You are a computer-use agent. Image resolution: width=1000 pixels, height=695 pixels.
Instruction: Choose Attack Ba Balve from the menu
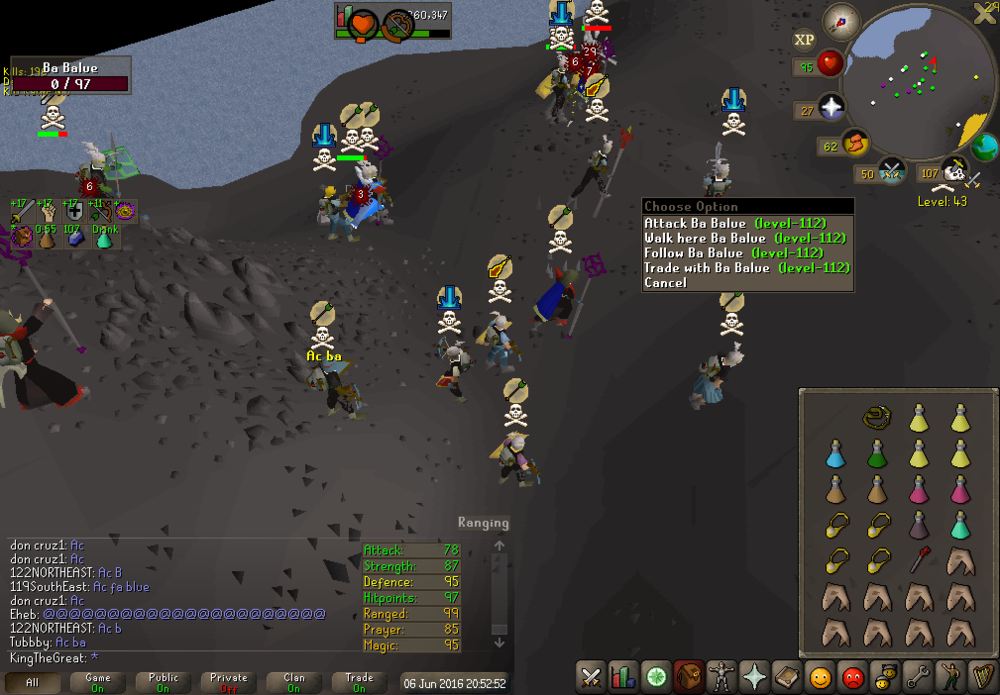tap(745, 223)
